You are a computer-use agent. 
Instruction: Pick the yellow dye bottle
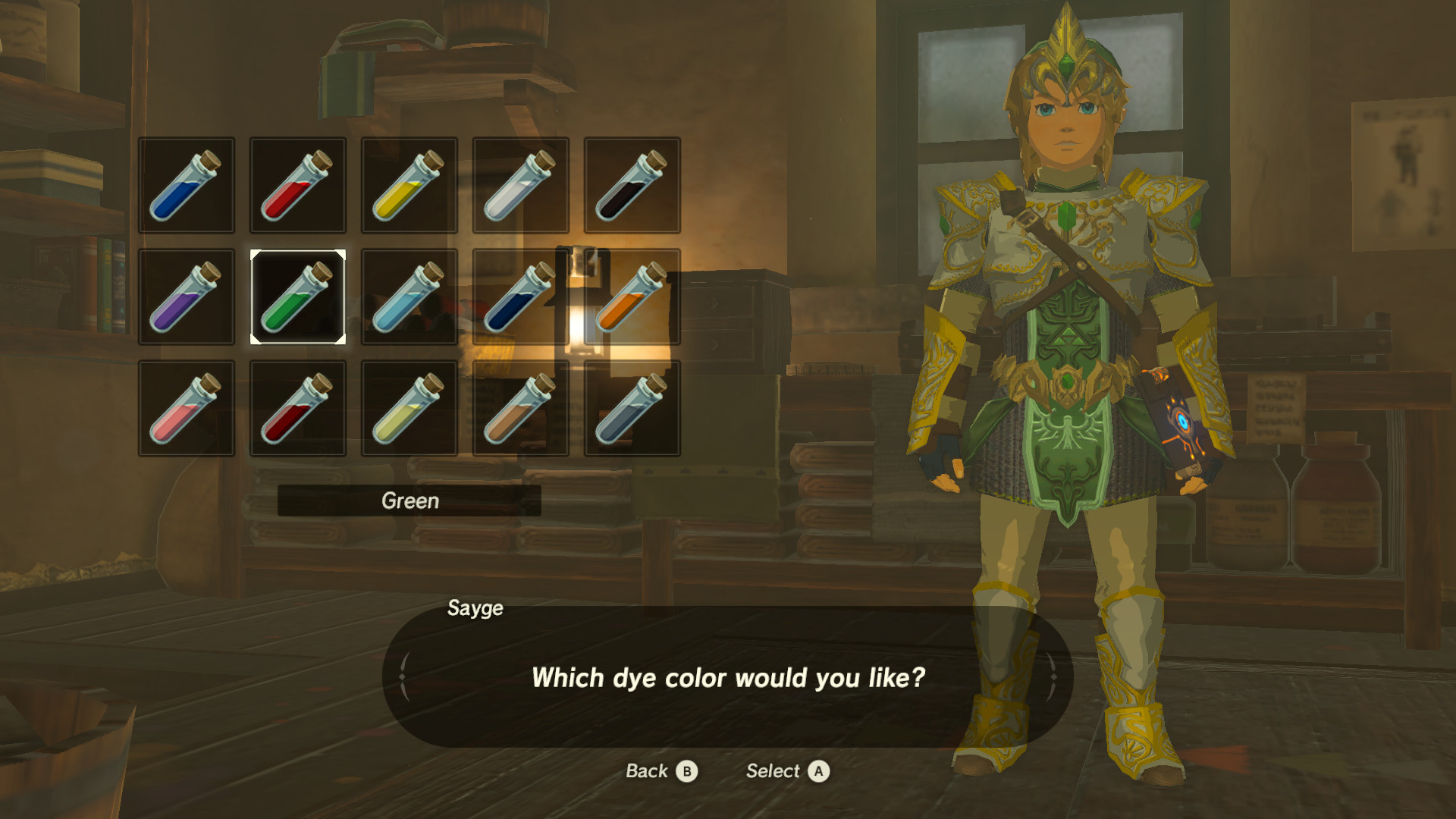(x=409, y=184)
